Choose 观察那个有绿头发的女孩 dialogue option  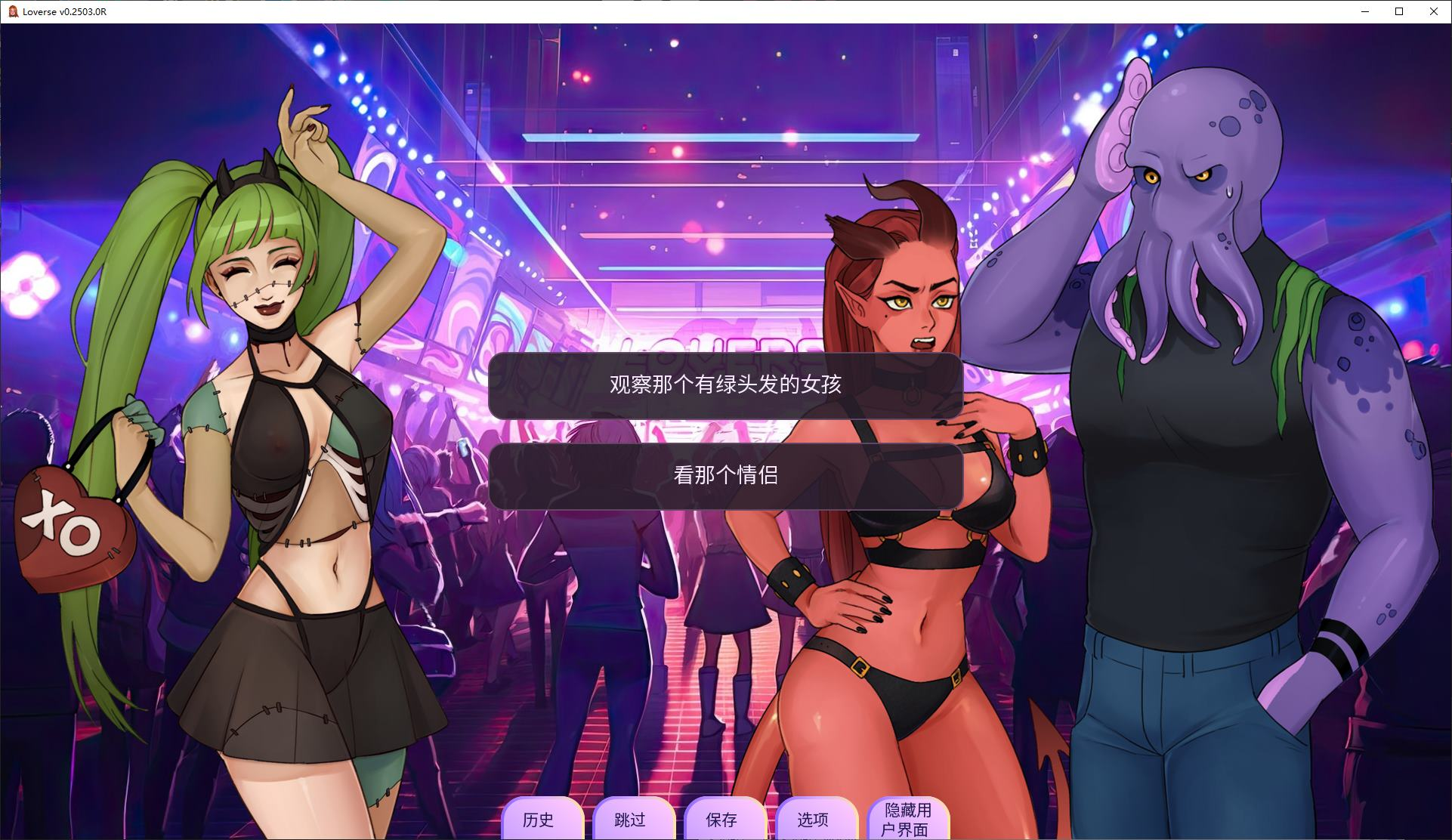tap(726, 384)
